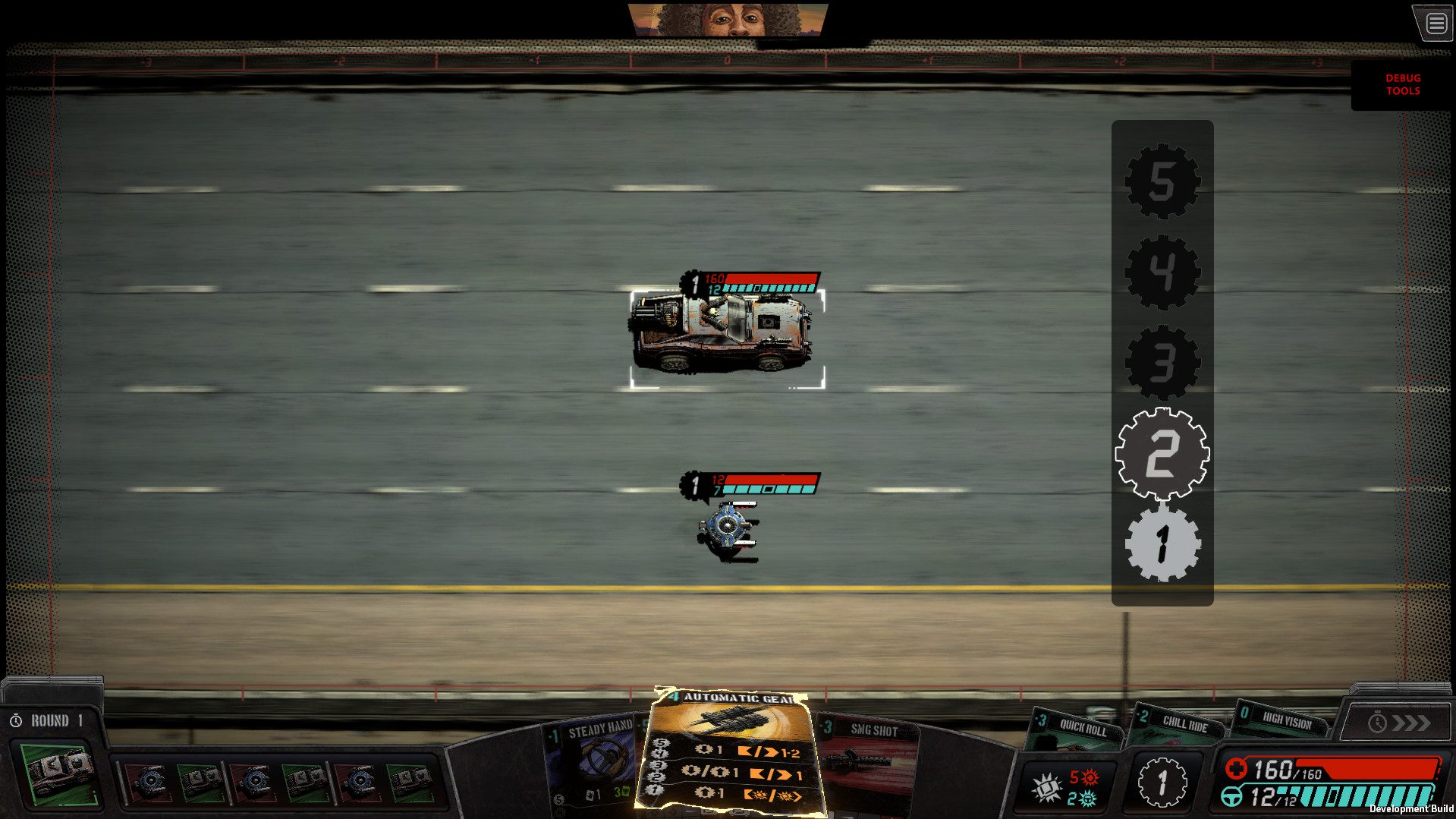1456x819 pixels.
Task: Click the Round 1 timer icon
Action: click(x=17, y=720)
